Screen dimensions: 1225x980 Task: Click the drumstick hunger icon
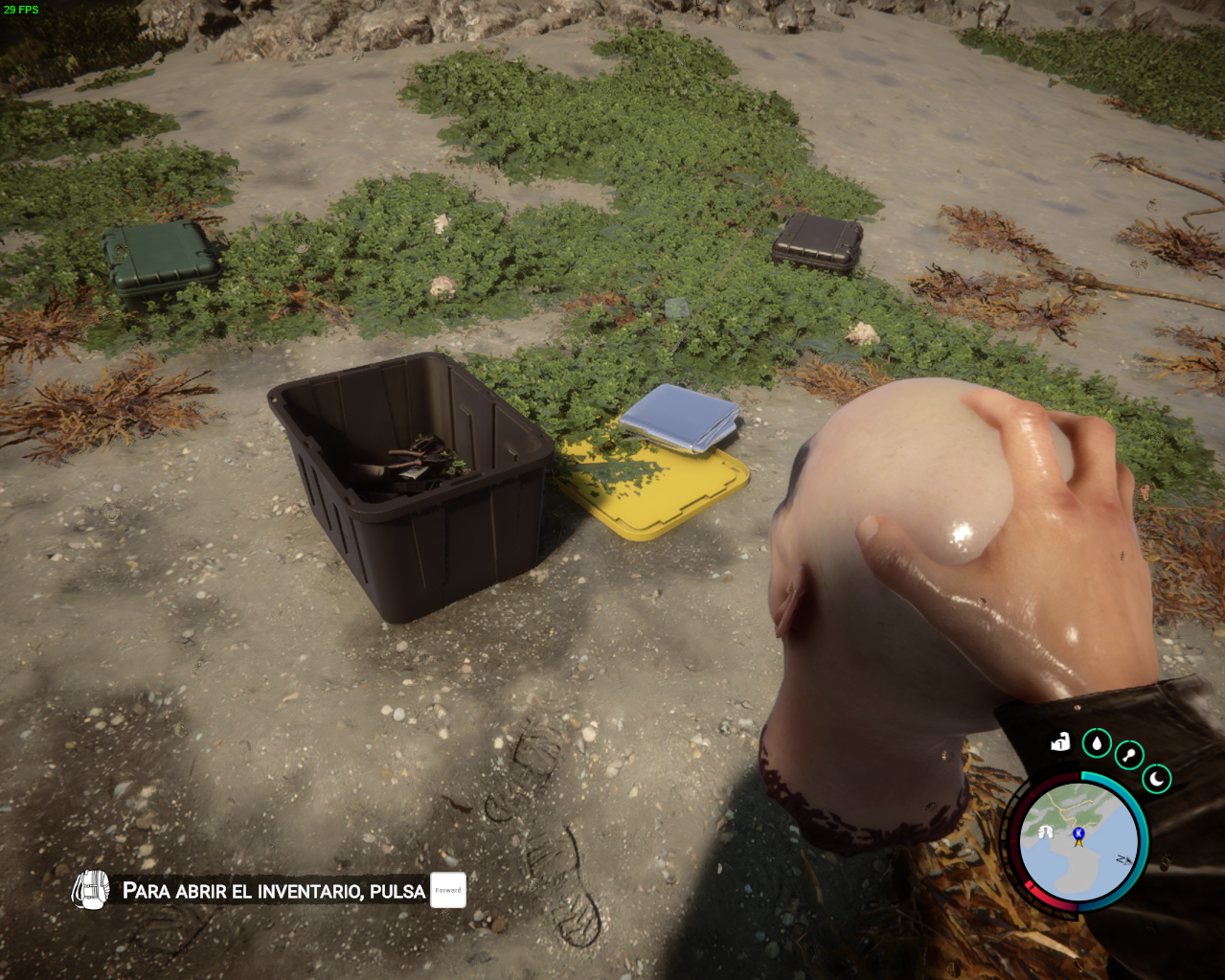[1129, 756]
